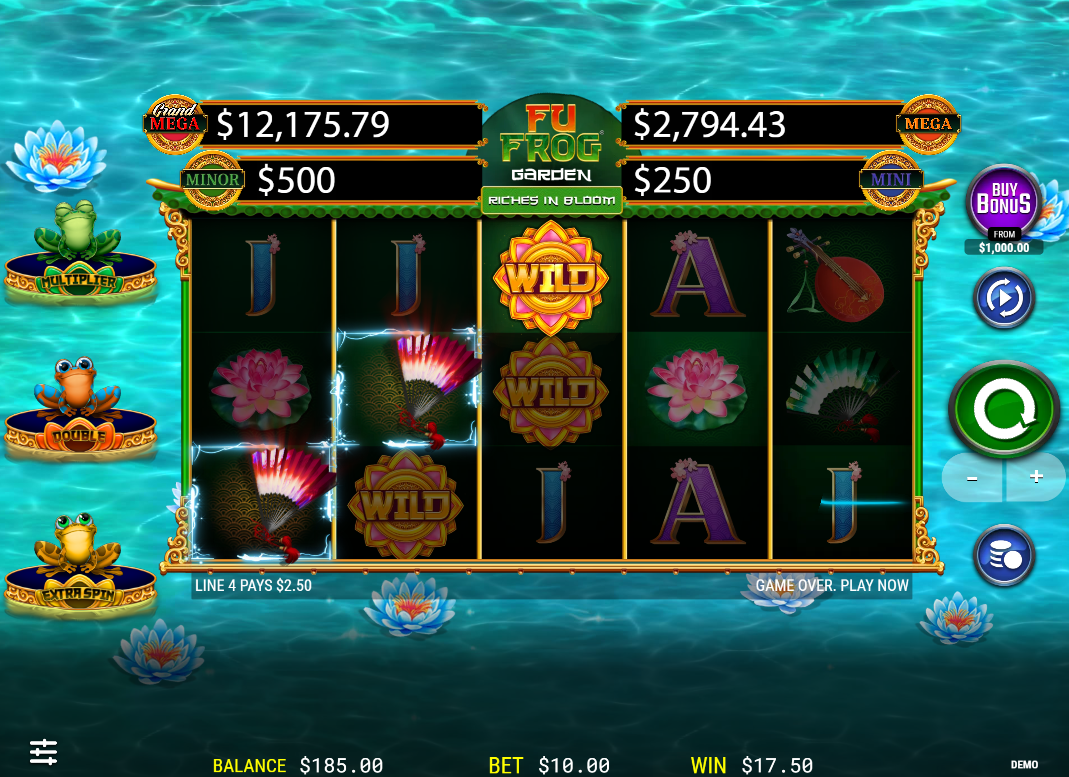Open the coin stack bet options
The height and width of the screenshot is (777, 1069).
click(1003, 556)
